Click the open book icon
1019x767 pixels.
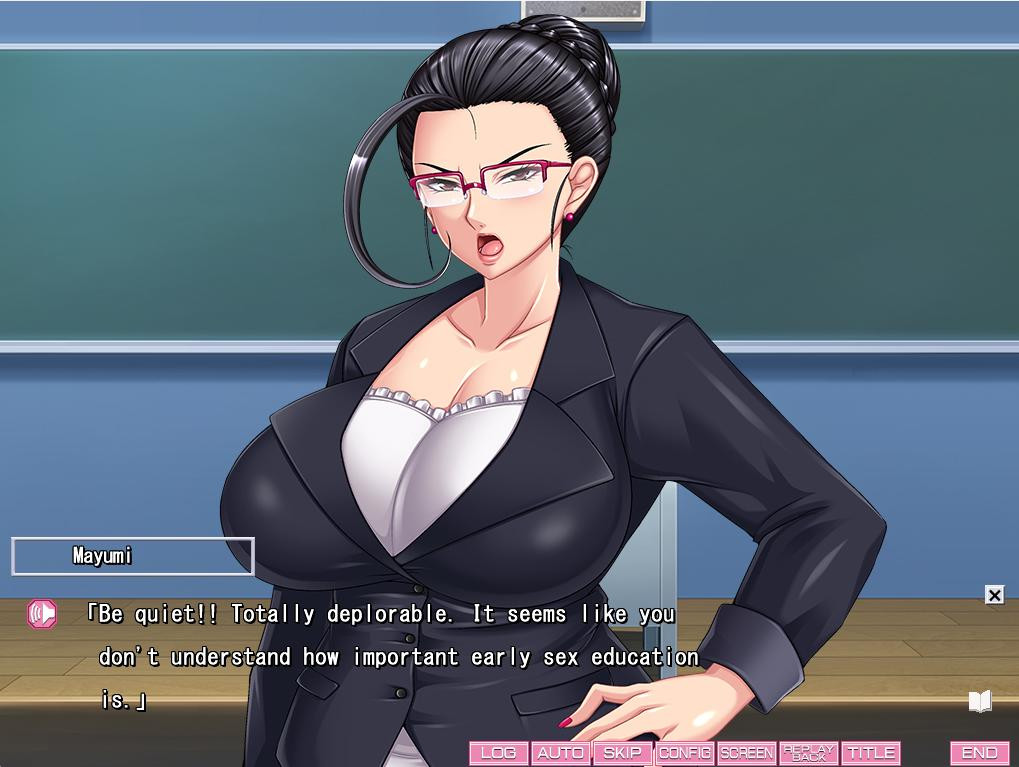pyautogui.click(x=980, y=701)
